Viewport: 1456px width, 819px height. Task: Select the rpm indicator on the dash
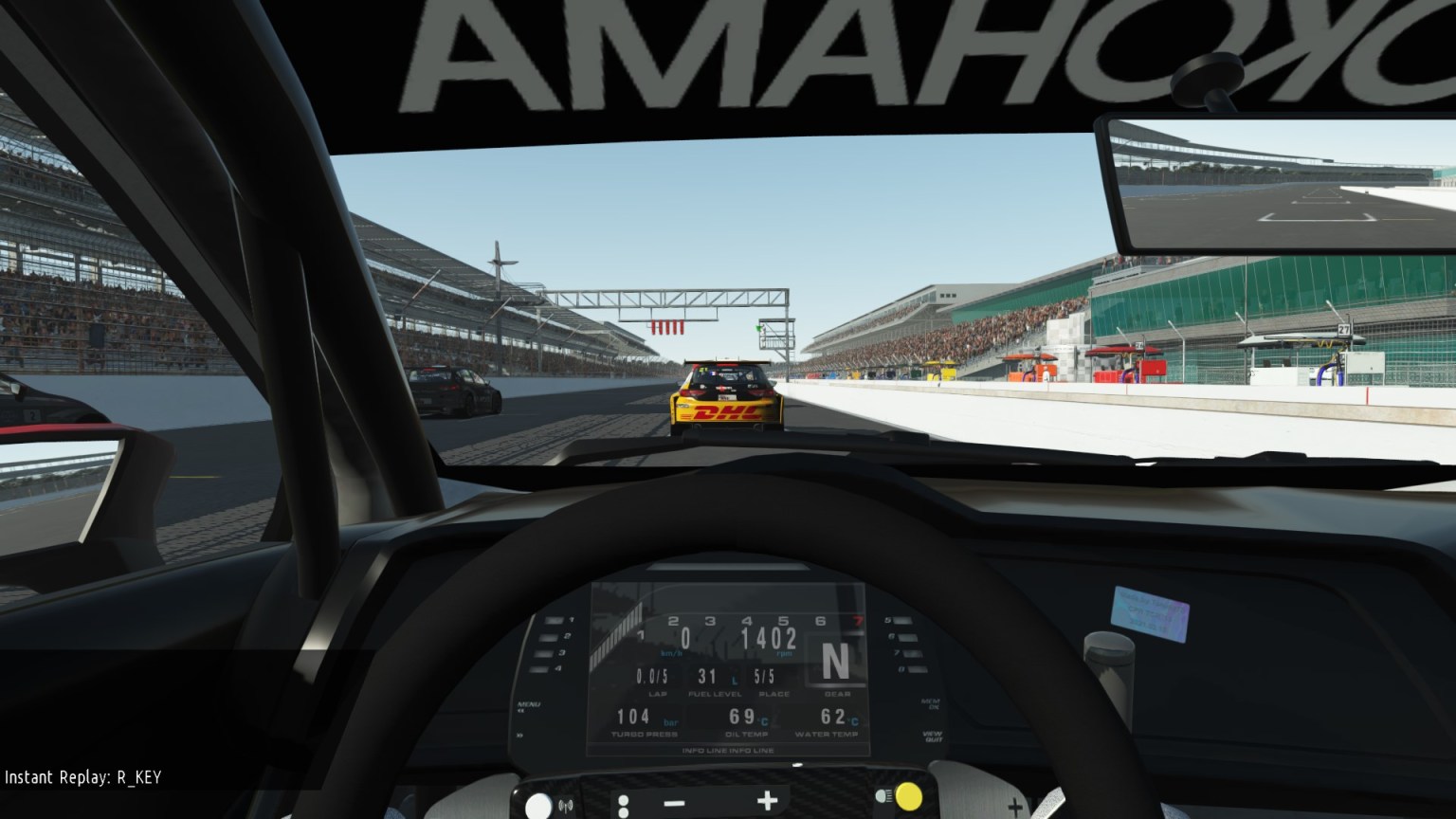pos(785,654)
